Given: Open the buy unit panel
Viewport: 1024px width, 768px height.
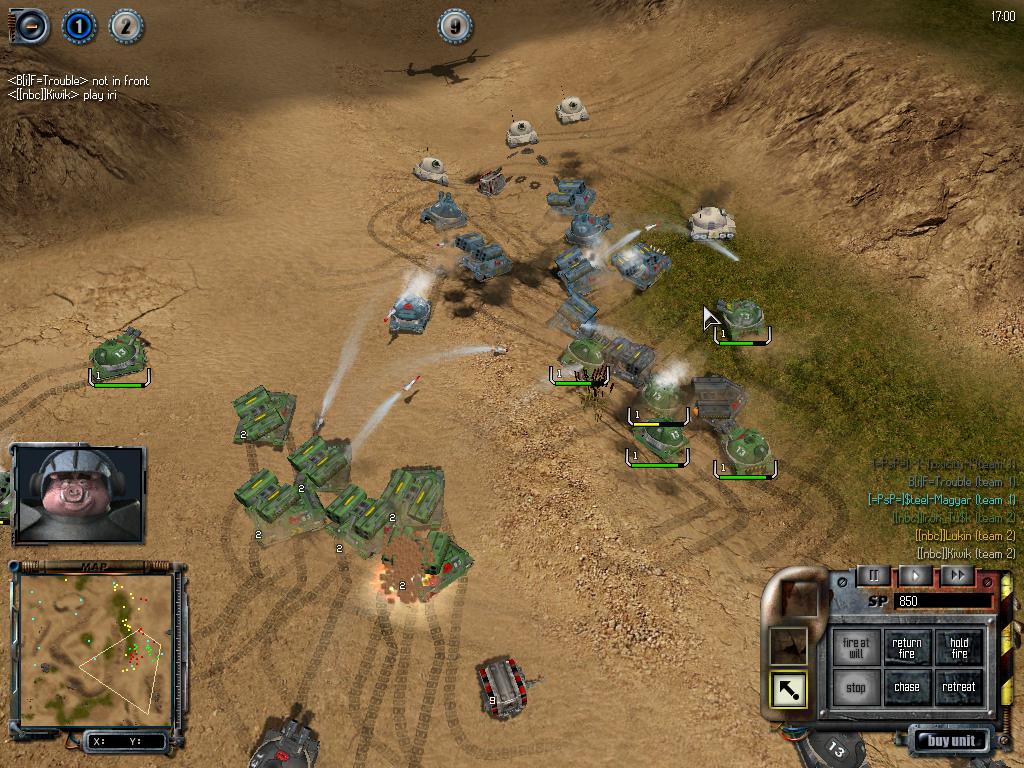Looking at the screenshot, I should (951, 741).
